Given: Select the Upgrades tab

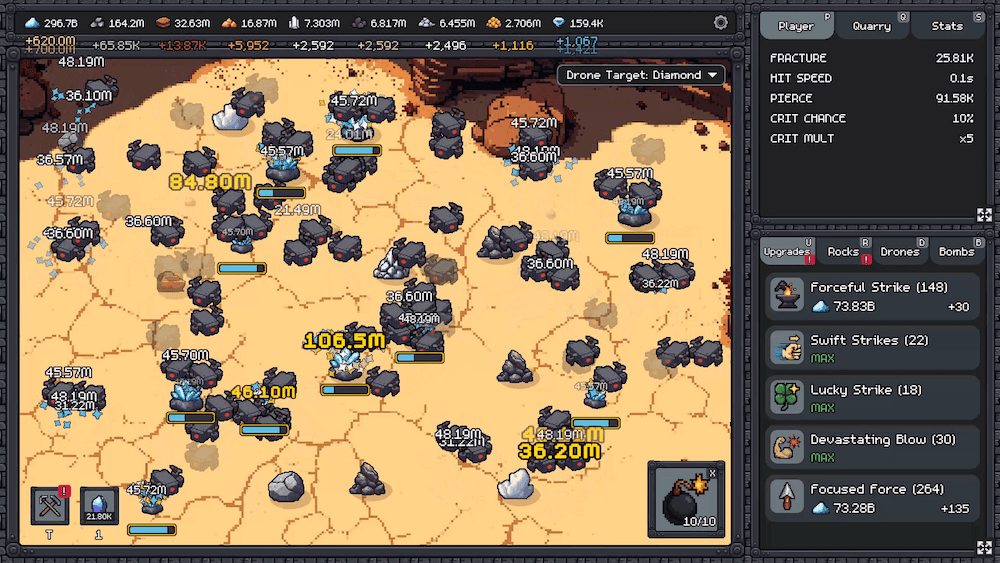Looking at the screenshot, I should pos(787,252).
